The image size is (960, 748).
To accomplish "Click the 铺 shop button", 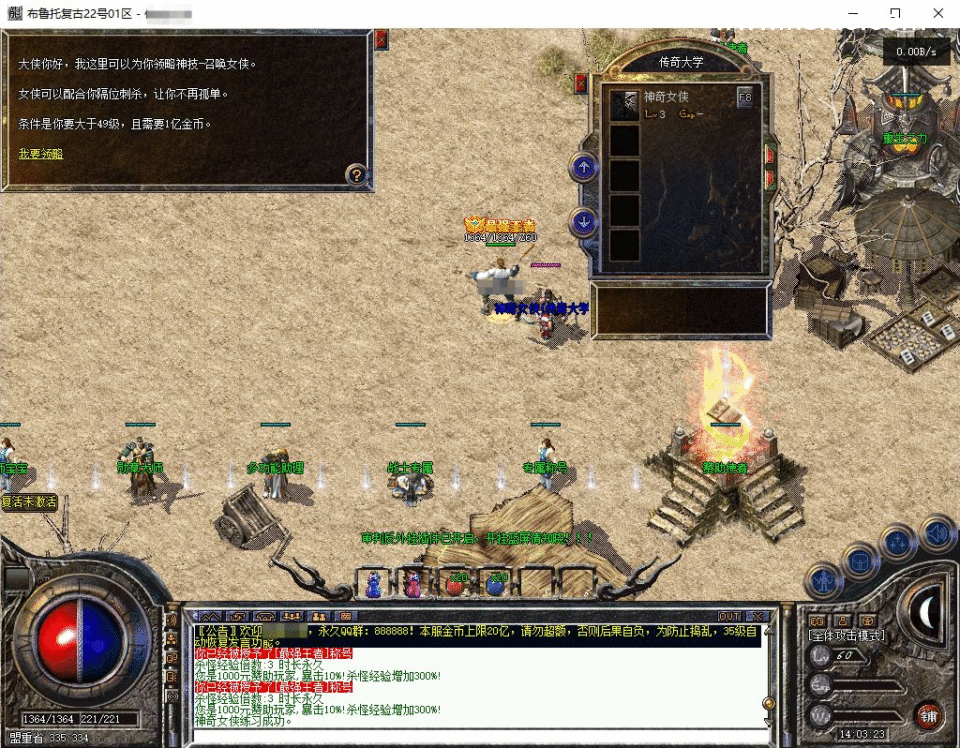I will pos(927,715).
